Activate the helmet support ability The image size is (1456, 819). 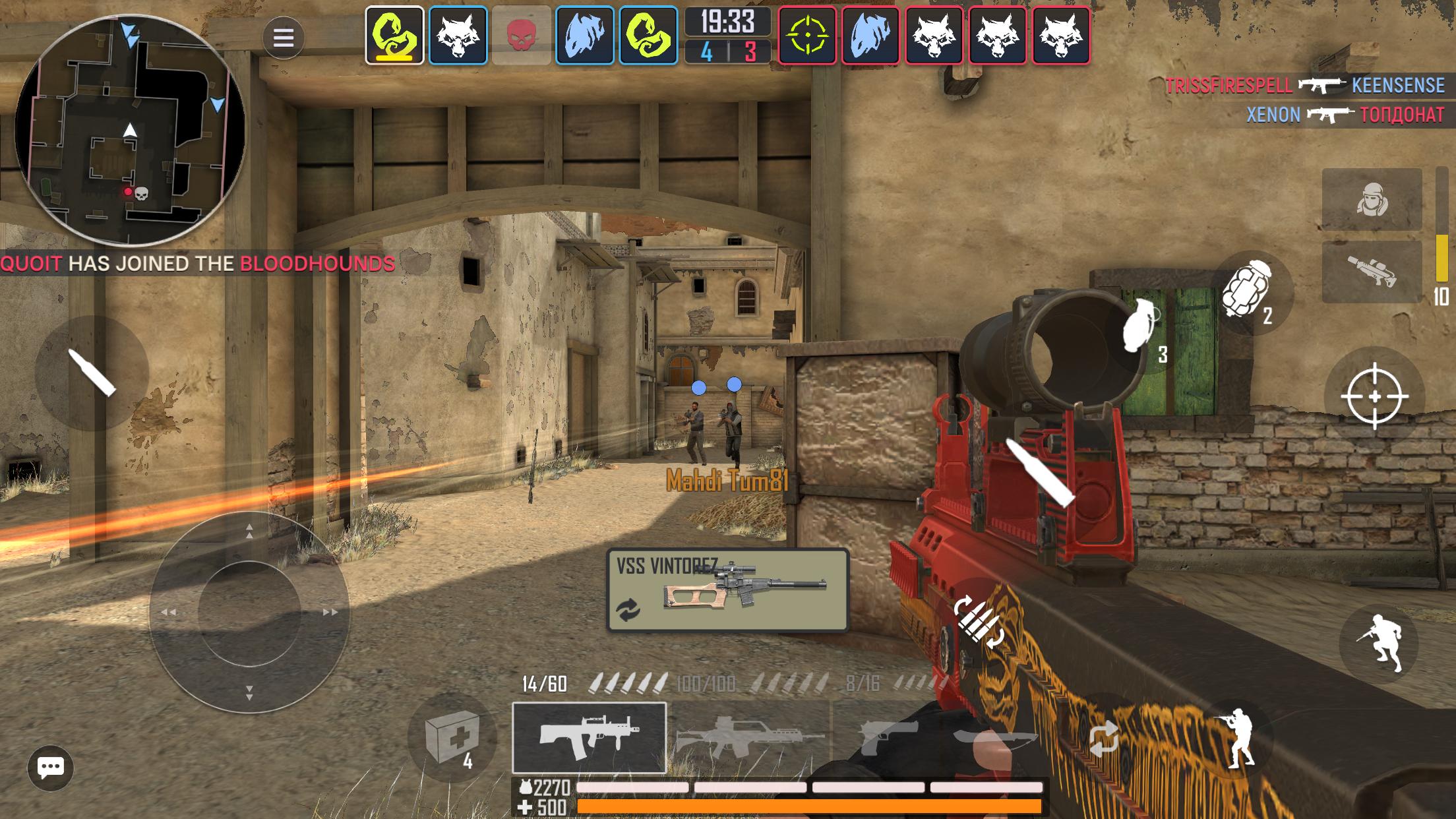[x=1373, y=198]
